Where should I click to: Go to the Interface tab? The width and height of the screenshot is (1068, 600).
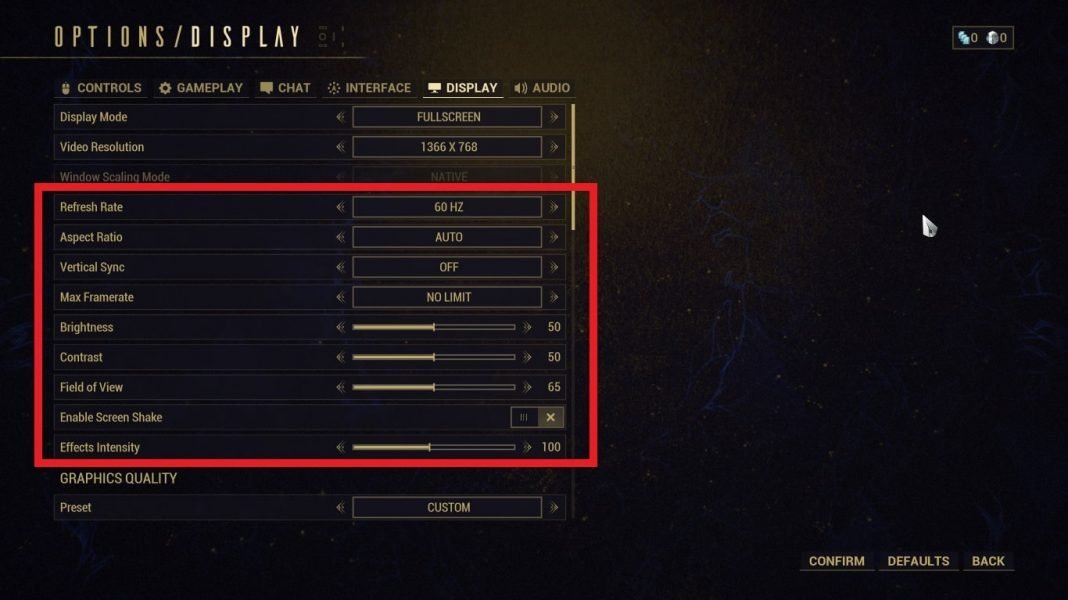pos(369,88)
